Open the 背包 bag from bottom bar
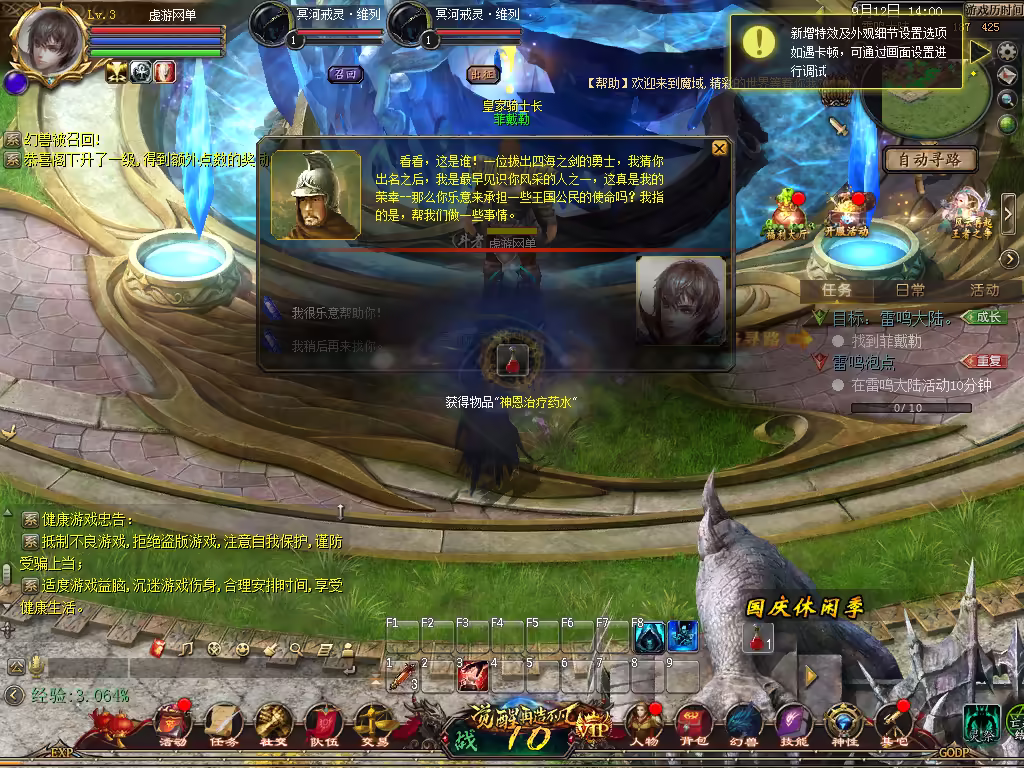Viewport: 1024px width, 768px height. 693,724
